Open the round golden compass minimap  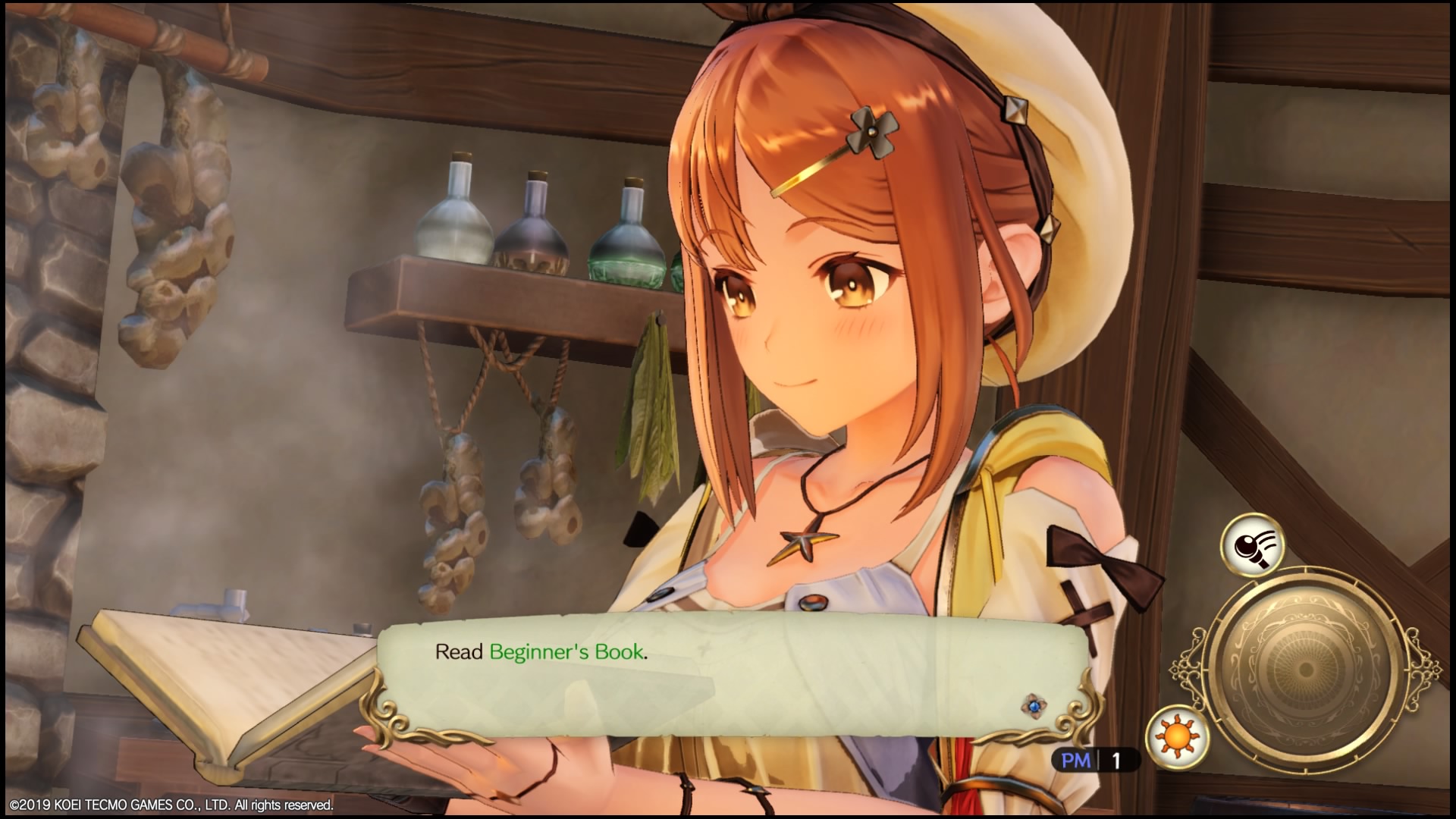coord(1305,667)
